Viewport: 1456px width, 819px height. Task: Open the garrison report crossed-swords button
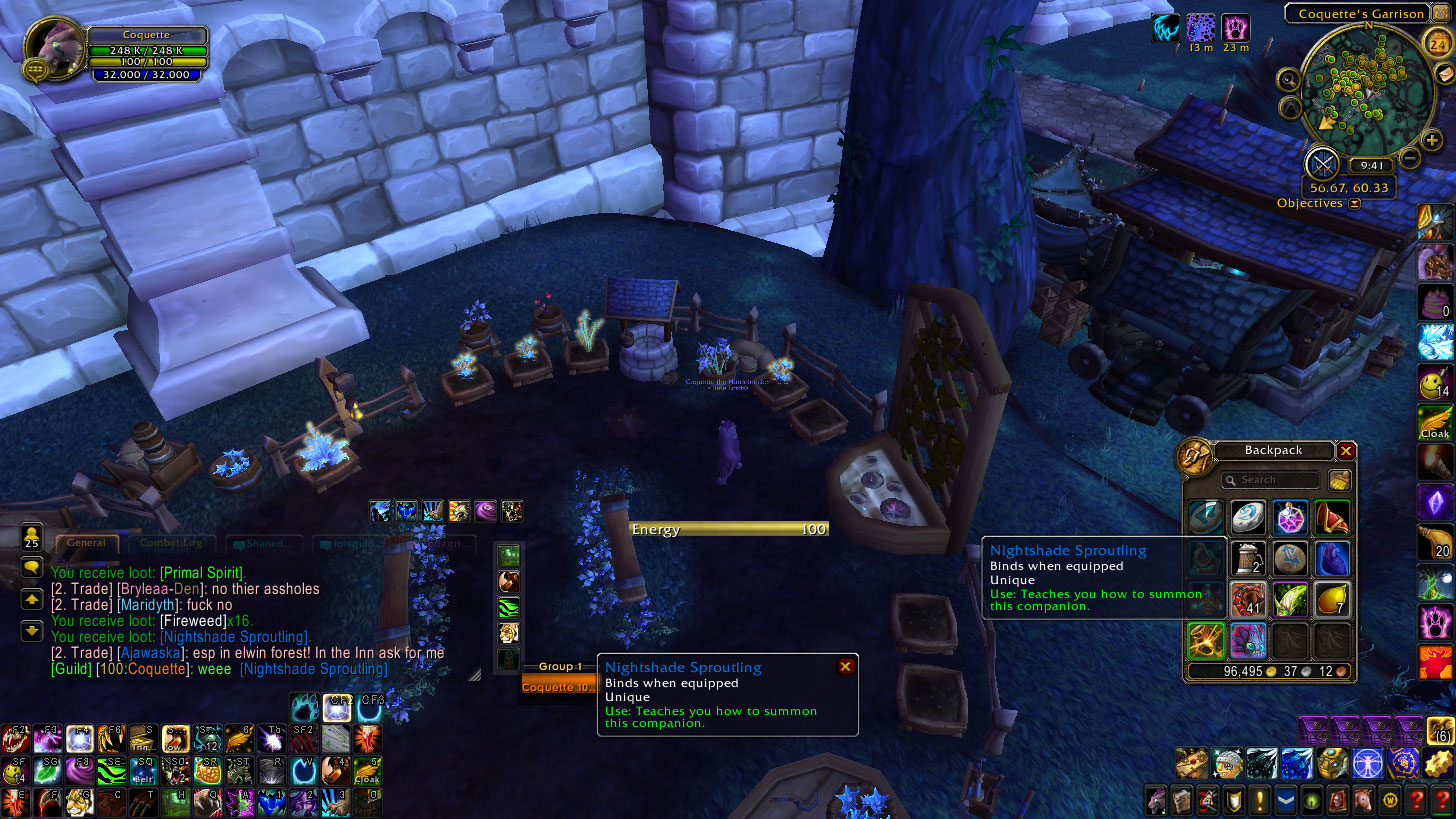1322,163
